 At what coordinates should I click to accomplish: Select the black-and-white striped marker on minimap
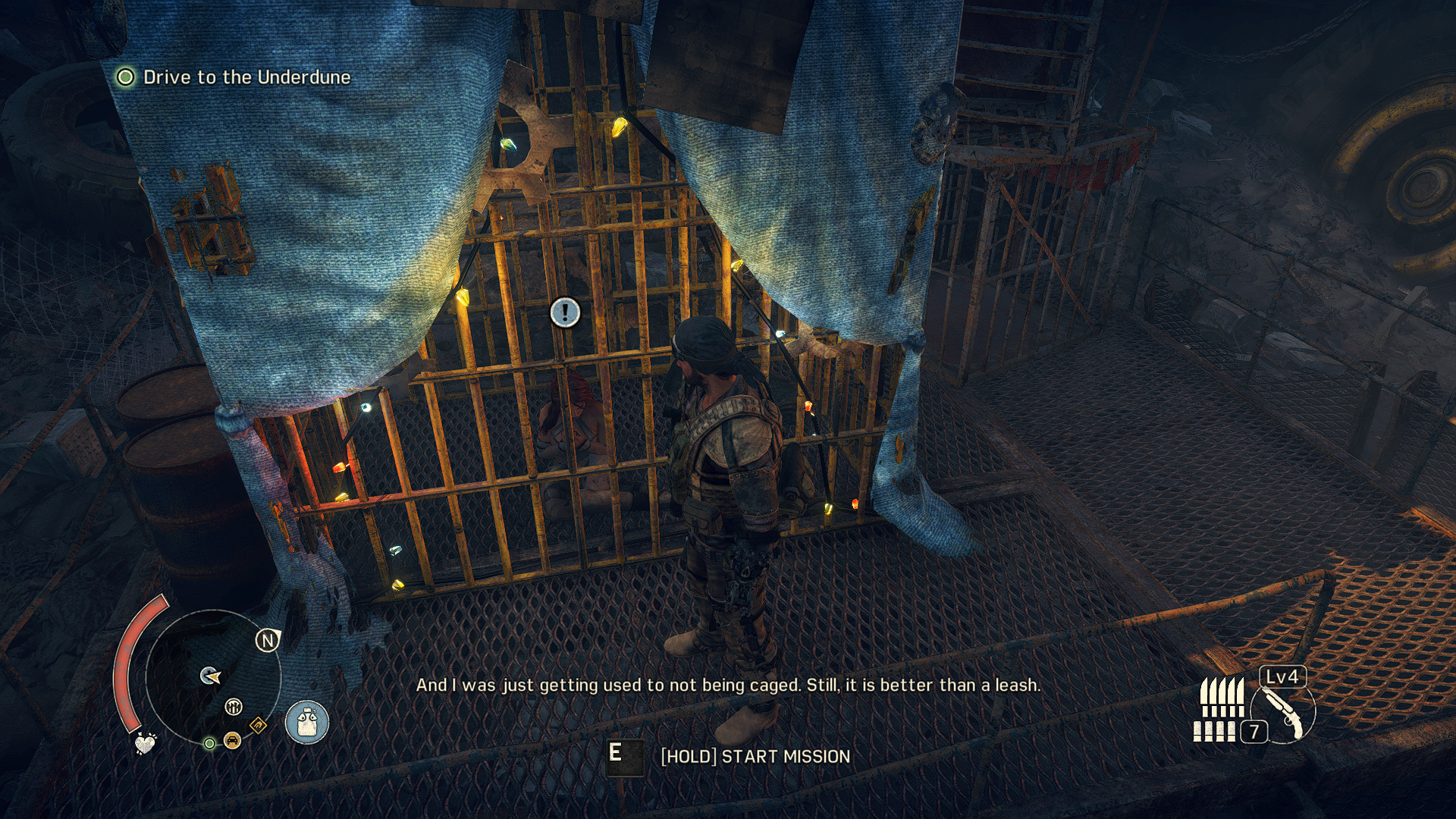234,708
